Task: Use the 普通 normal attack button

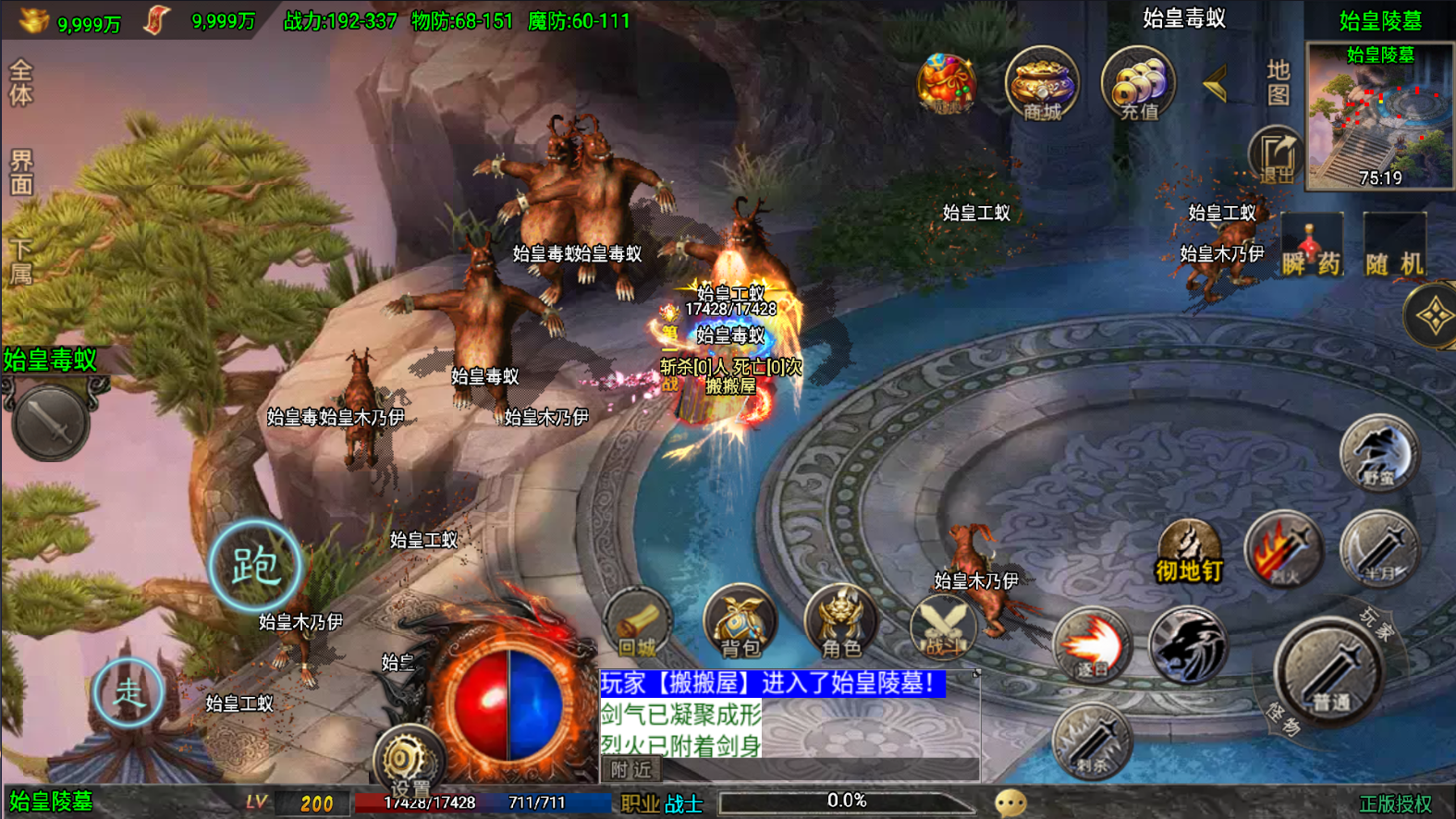Action: [1330, 673]
